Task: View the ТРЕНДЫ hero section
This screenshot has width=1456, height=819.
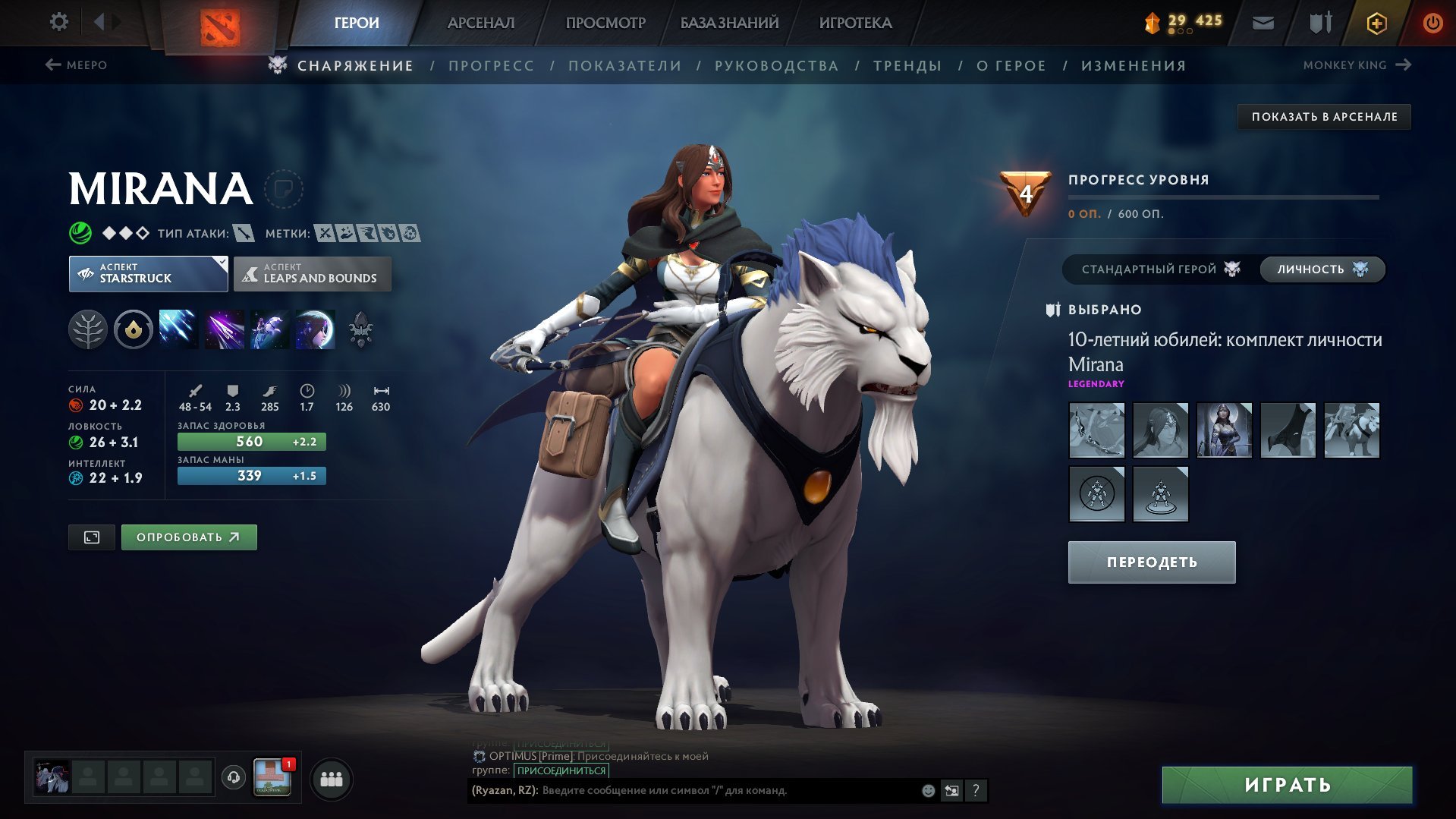Action: click(x=907, y=66)
